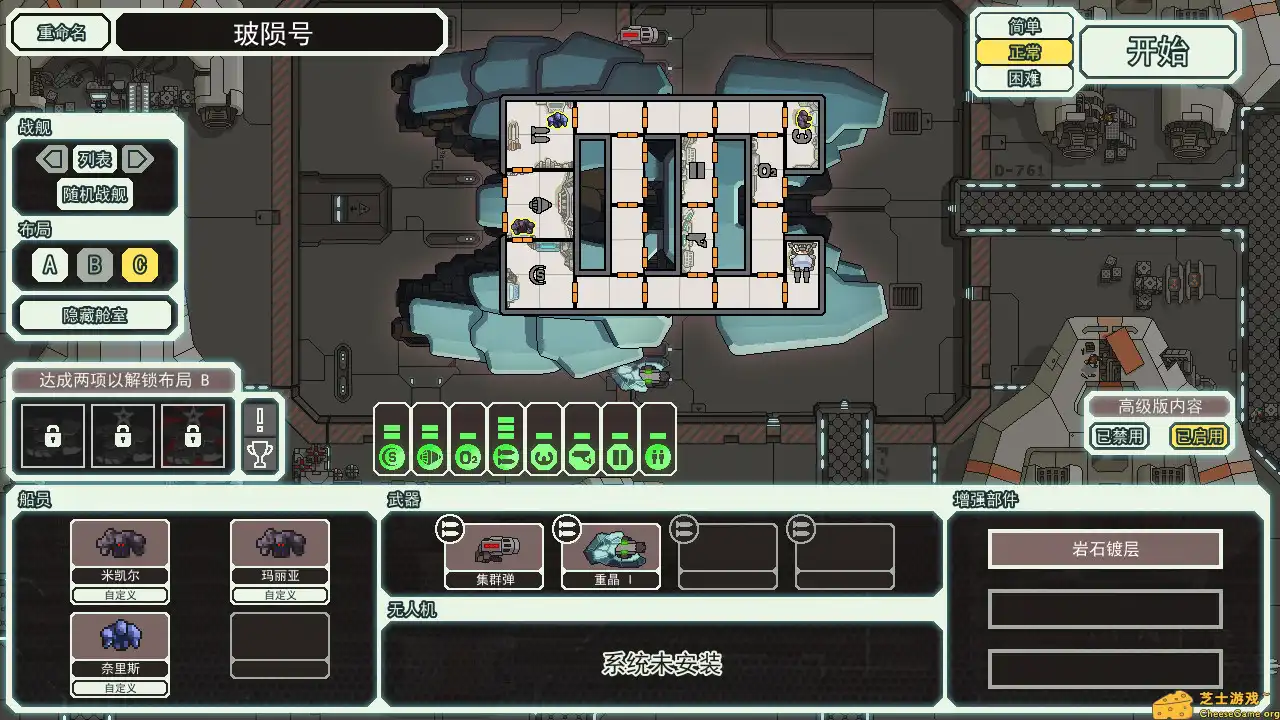This screenshot has height=720, width=1280.
Task: Customize crew member 米凯尔 via 自定义
Action: [119, 595]
